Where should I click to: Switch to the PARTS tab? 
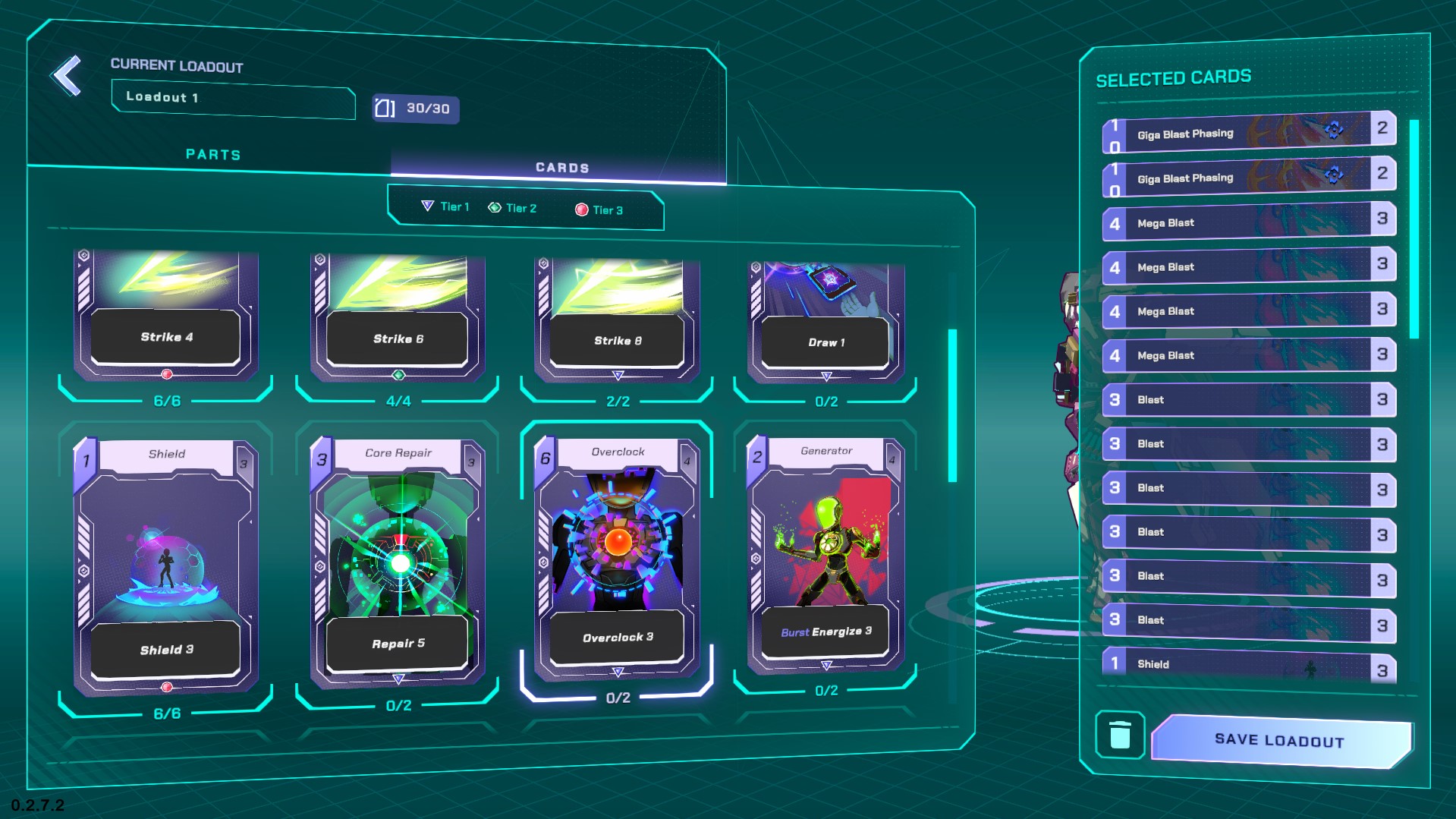(214, 154)
